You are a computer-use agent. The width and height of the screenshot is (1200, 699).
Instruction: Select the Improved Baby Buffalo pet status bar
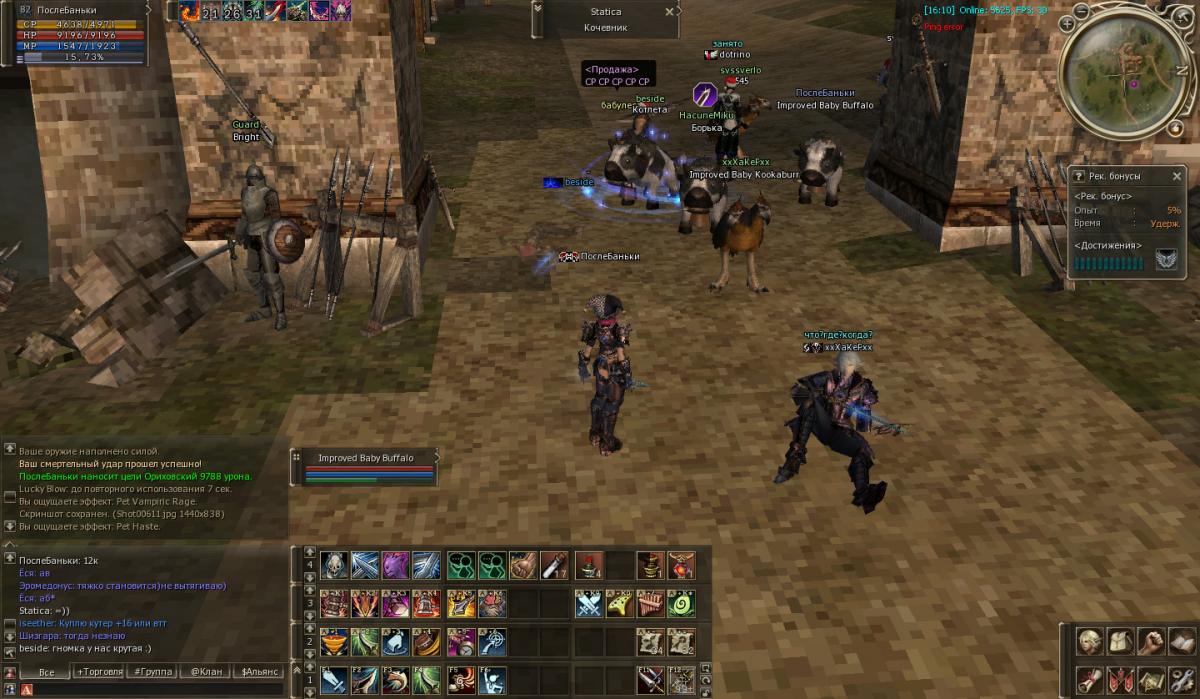[x=366, y=467]
